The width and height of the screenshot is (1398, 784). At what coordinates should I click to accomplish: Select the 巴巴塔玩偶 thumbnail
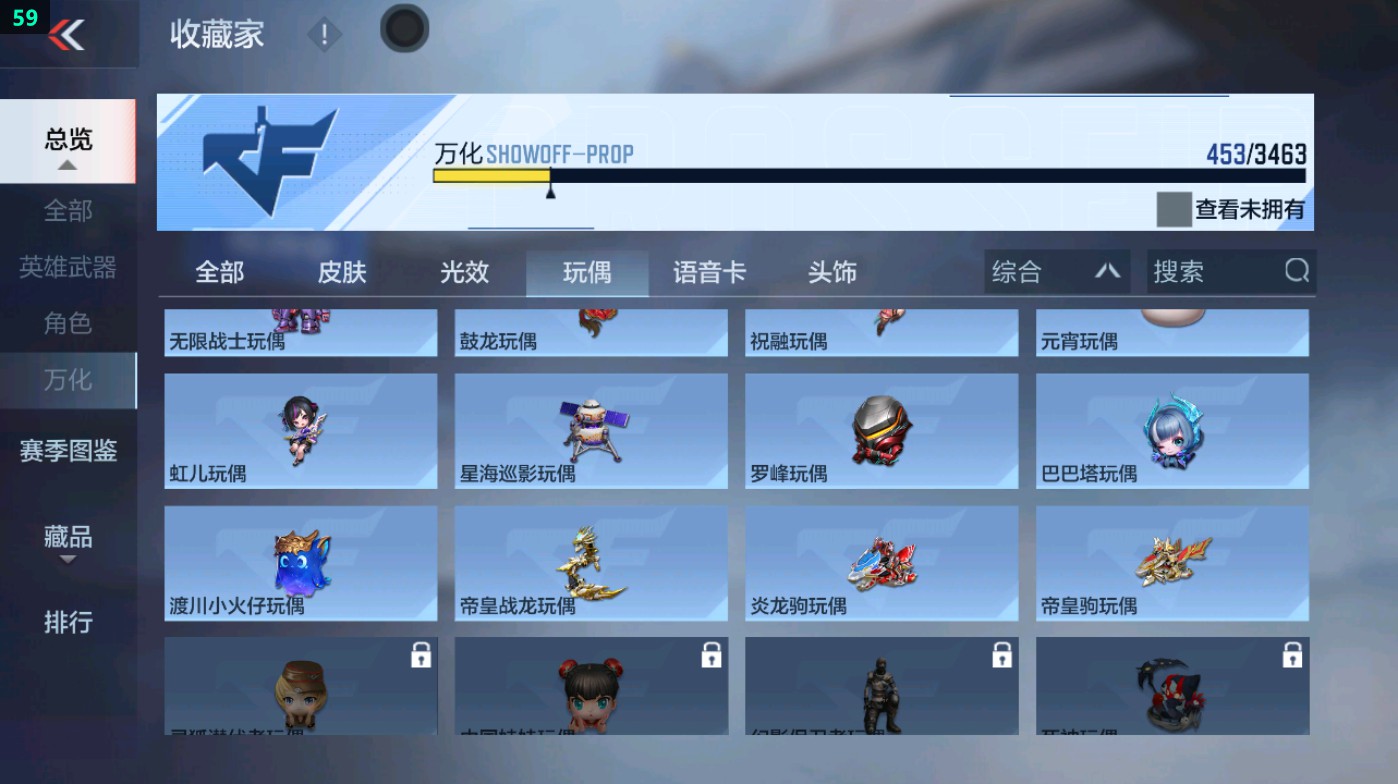click(x=1171, y=430)
